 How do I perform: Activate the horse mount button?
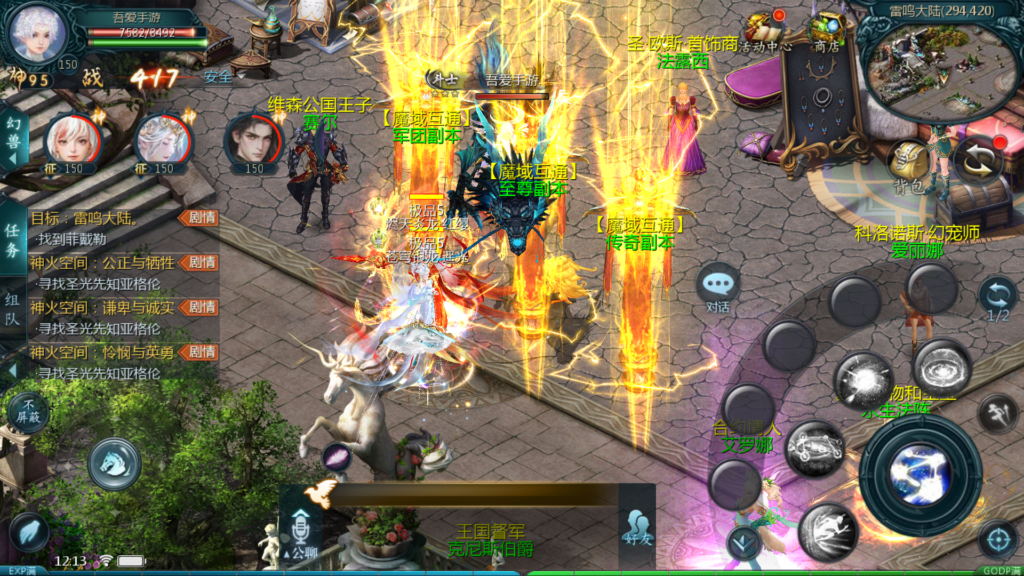pyautogui.click(x=114, y=464)
